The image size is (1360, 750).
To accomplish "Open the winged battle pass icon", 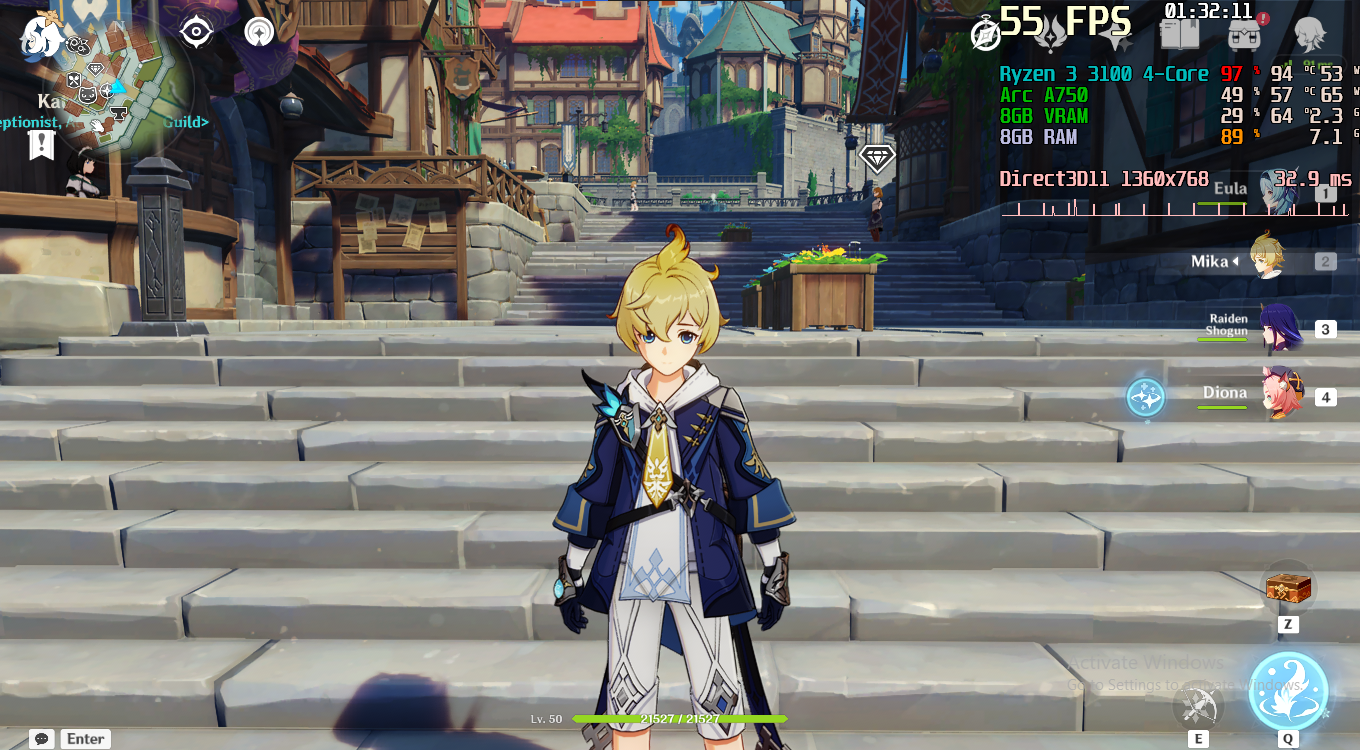I will point(1051,36).
